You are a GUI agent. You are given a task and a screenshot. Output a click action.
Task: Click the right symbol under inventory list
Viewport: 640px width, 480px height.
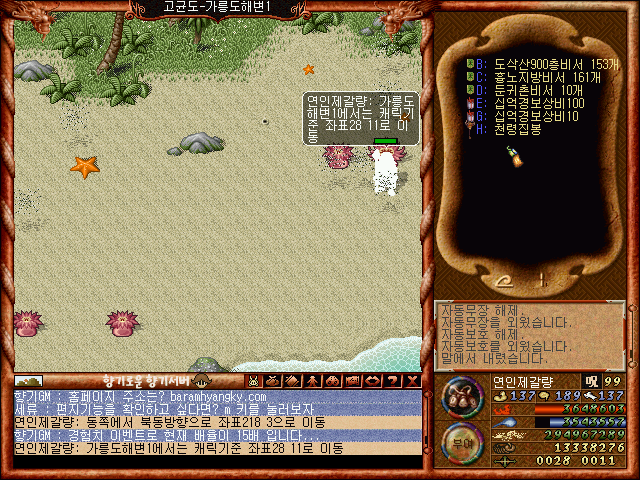pos(543,280)
